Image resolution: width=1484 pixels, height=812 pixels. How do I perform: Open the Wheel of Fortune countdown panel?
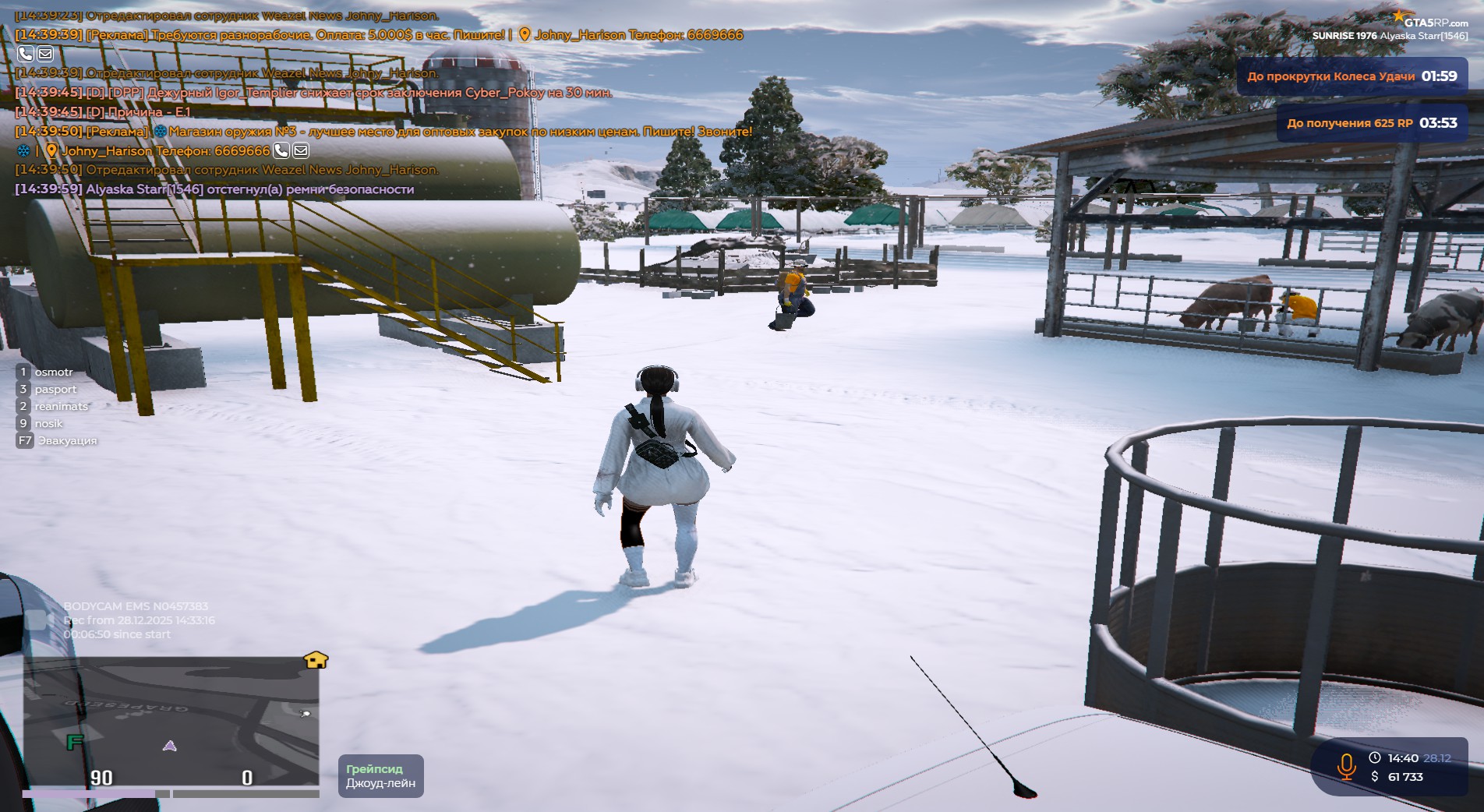[x=1351, y=76]
